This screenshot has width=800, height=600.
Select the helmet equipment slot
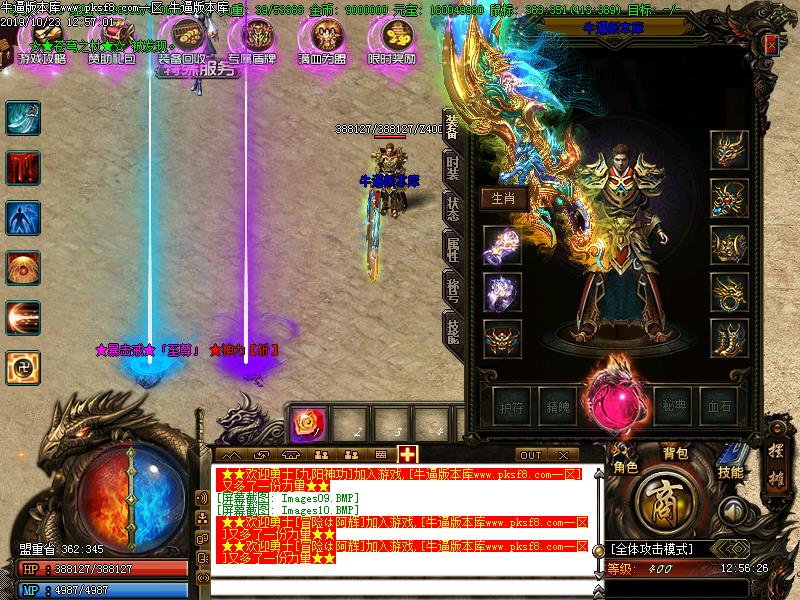tap(729, 149)
